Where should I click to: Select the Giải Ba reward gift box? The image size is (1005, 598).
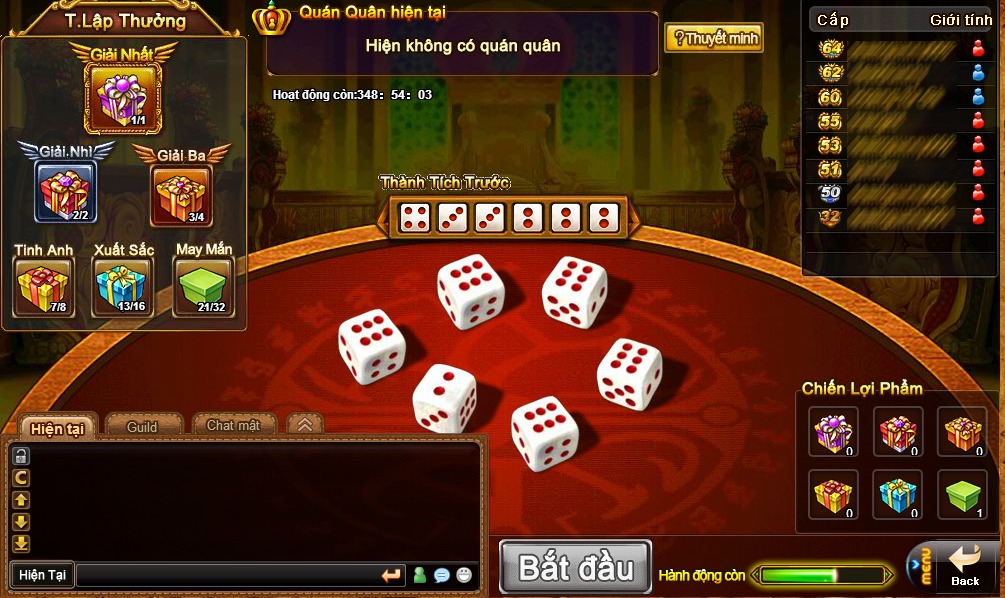coord(181,194)
